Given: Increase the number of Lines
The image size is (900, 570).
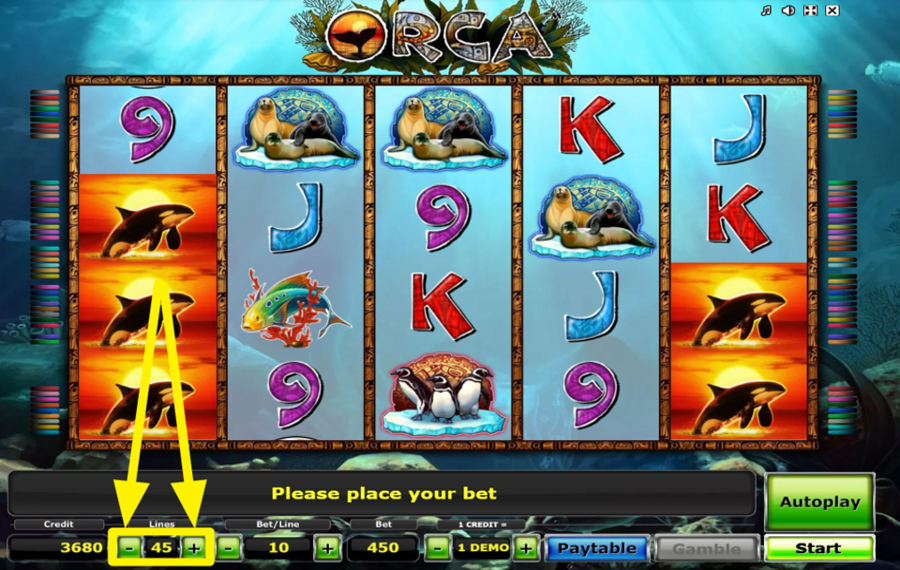Looking at the screenshot, I should (194, 548).
